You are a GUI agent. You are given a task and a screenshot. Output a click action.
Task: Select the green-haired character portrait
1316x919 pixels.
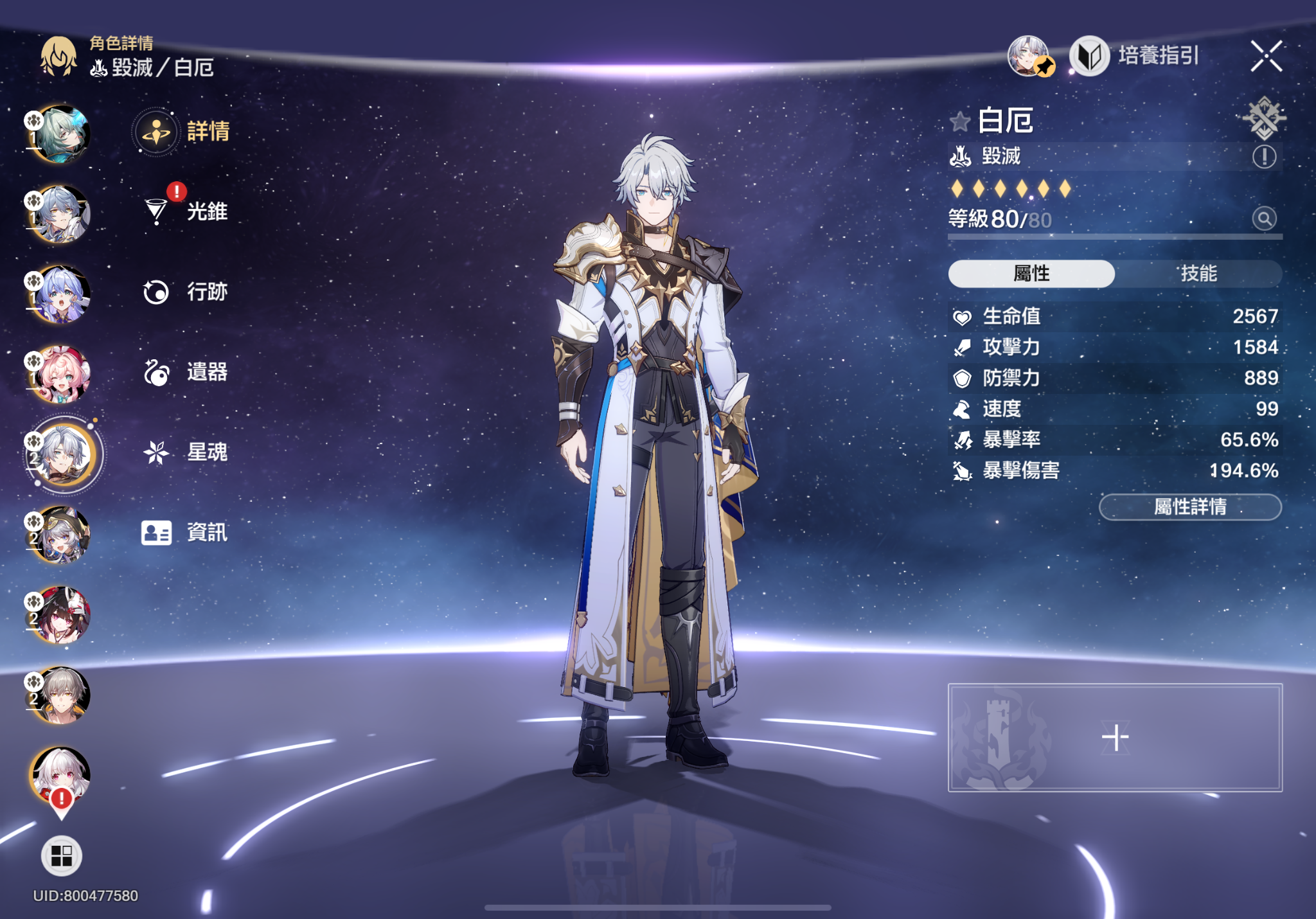coord(62,134)
